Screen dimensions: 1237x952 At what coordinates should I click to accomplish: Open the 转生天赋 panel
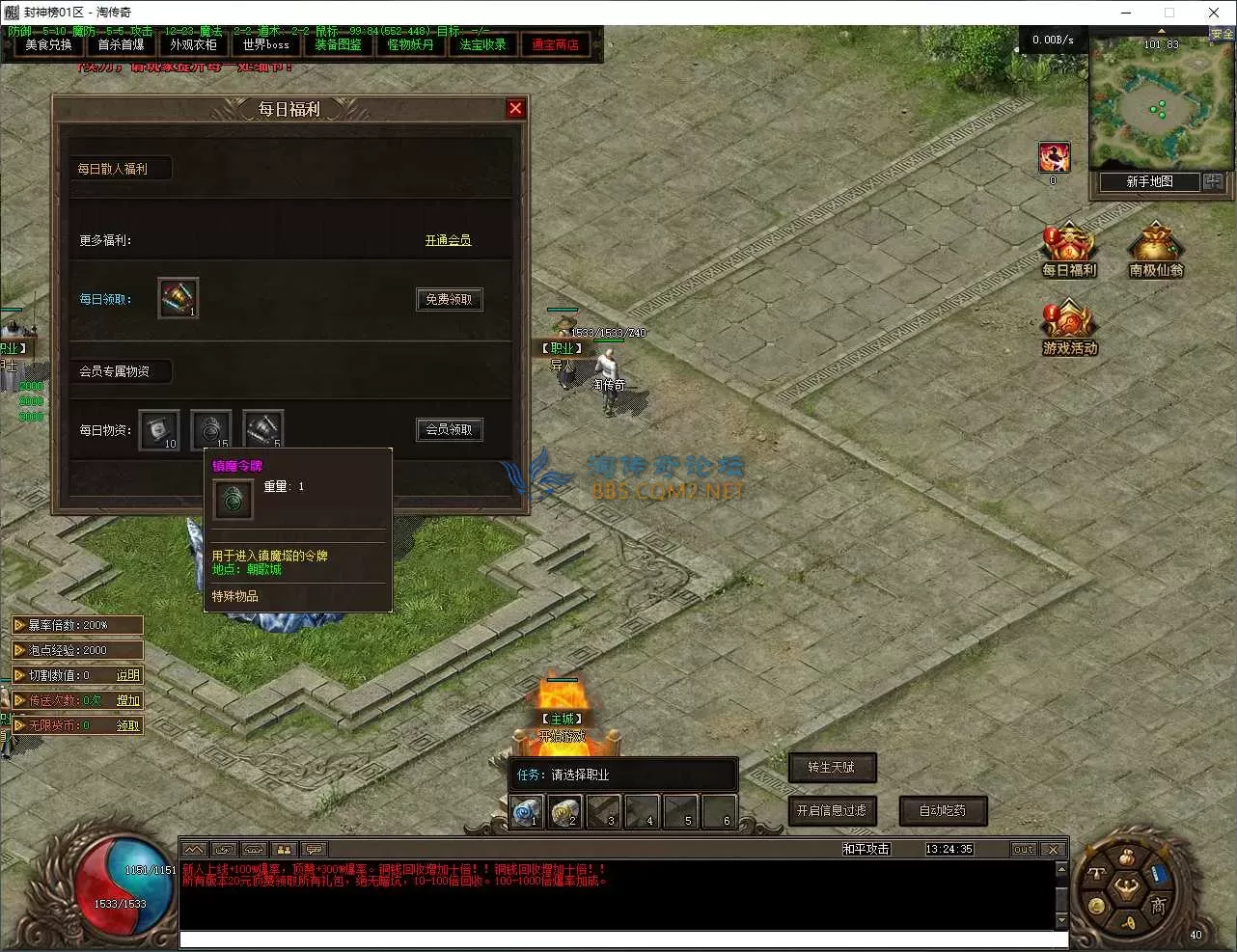[x=832, y=768]
